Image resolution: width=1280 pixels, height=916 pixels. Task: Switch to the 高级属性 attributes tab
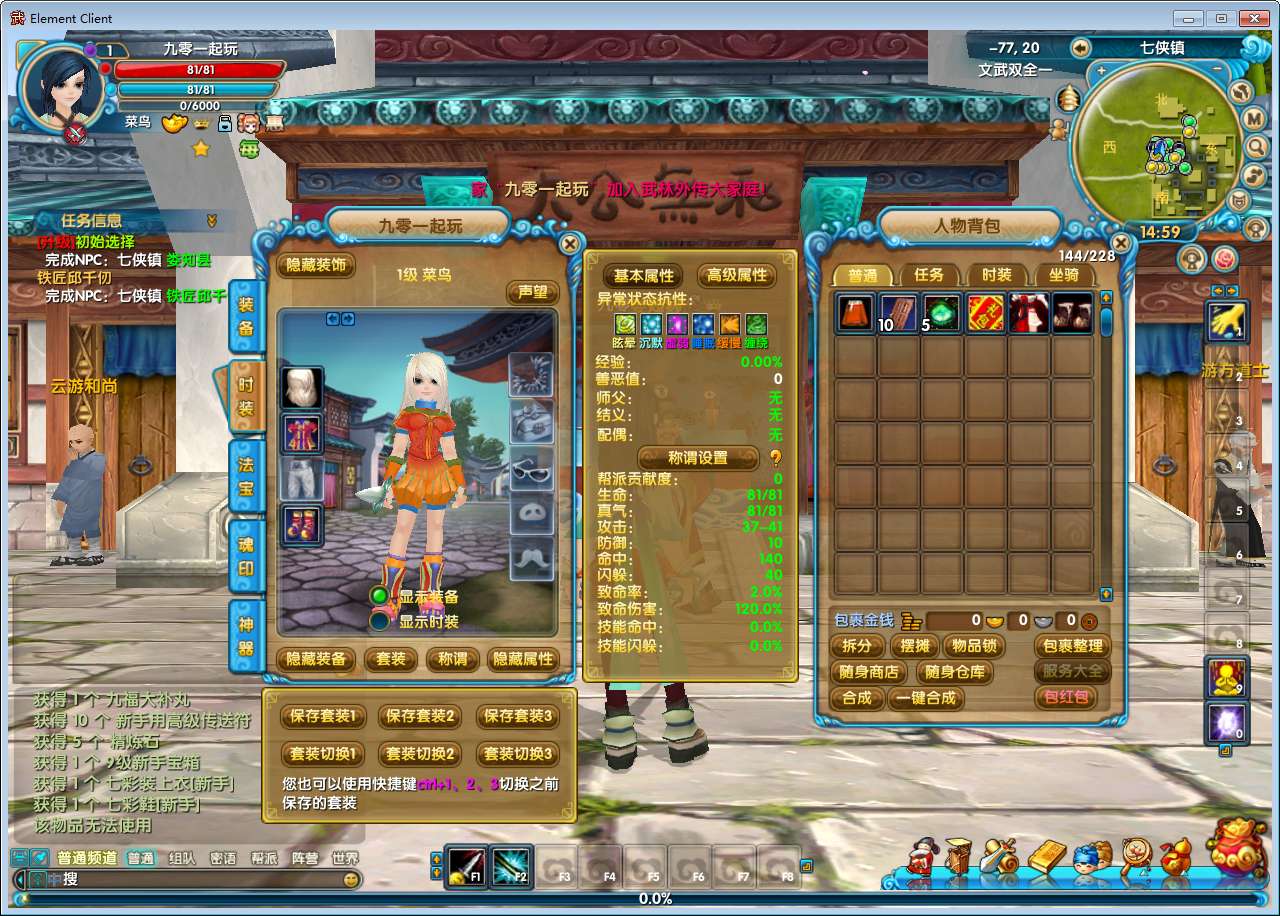pos(737,275)
